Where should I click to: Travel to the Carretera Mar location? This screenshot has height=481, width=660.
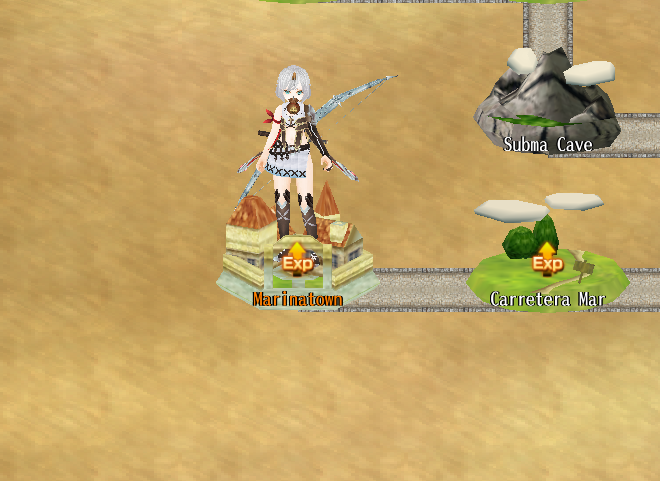(547, 263)
